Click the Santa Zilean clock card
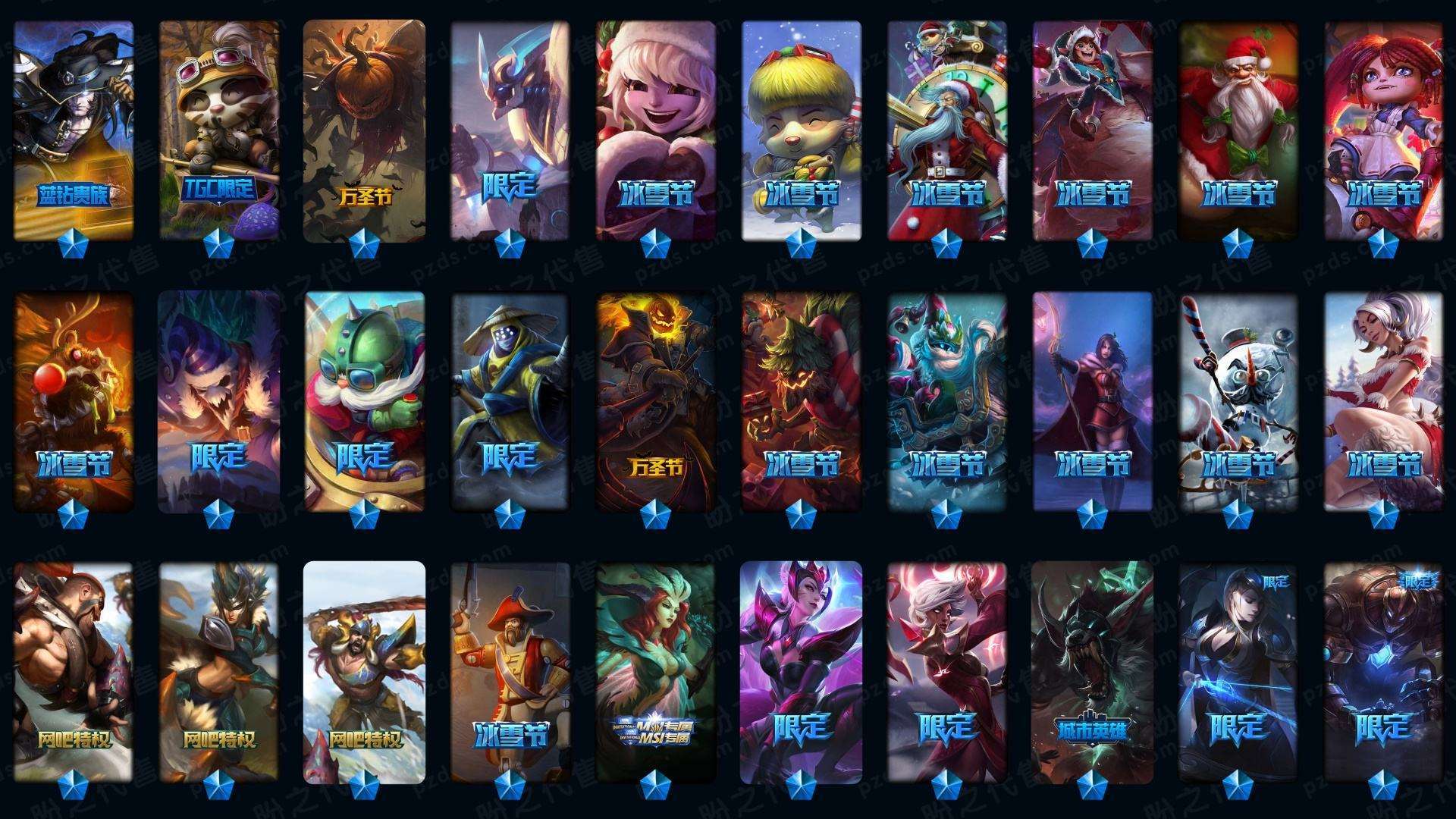Viewport: 1456px width, 819px height. tap(947, 129)
